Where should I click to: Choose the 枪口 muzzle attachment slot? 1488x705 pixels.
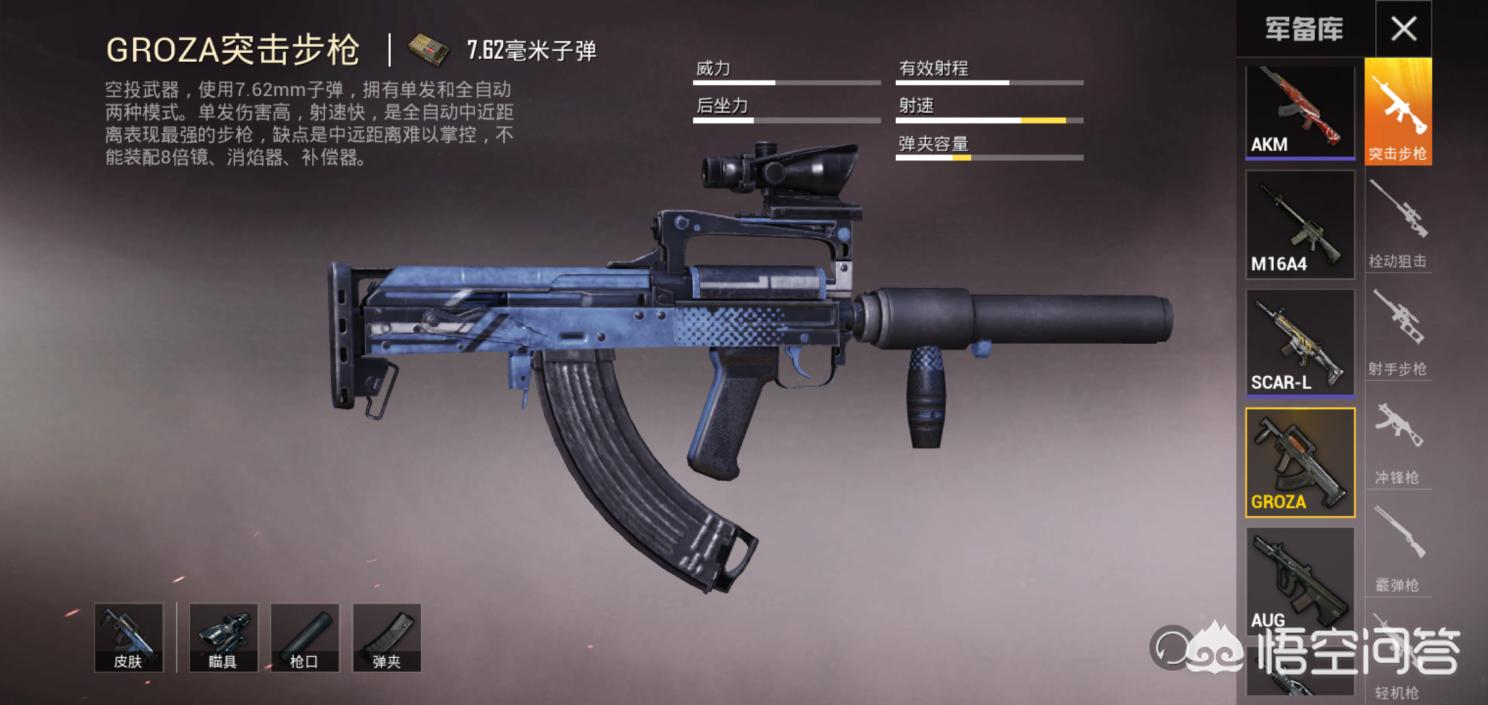304,638
